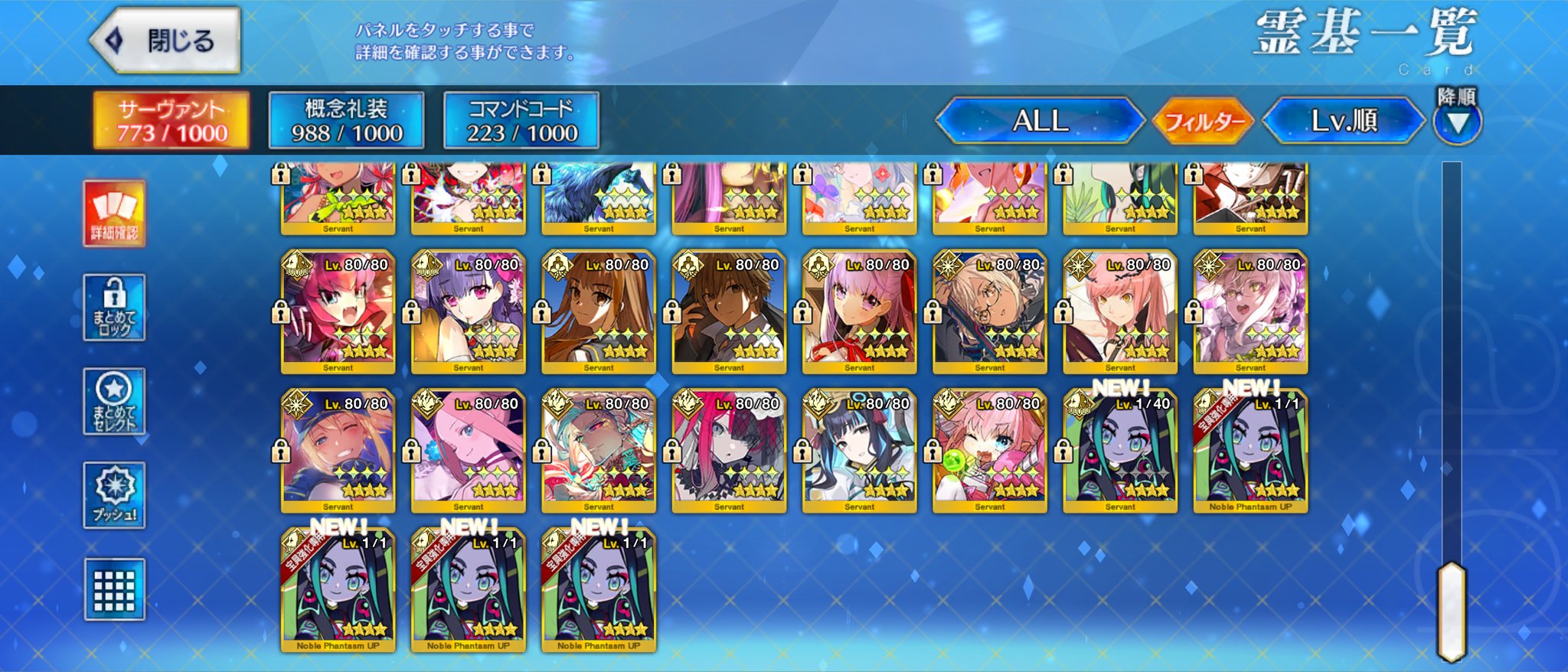The image size is (1568, 672).
Task: Choose the red-haired eyepatch servant card
Action: pos(729,451)
